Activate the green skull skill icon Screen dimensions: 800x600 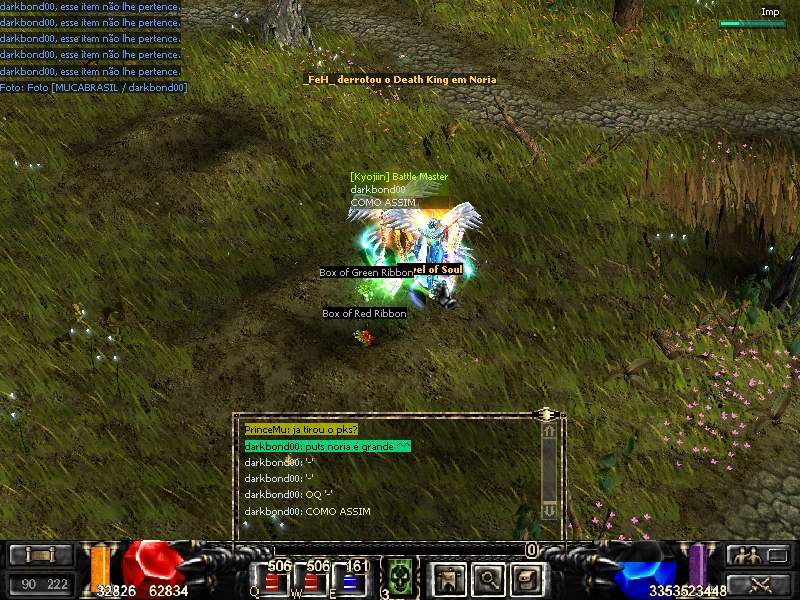pyautogui.click(x=400, y=578)
